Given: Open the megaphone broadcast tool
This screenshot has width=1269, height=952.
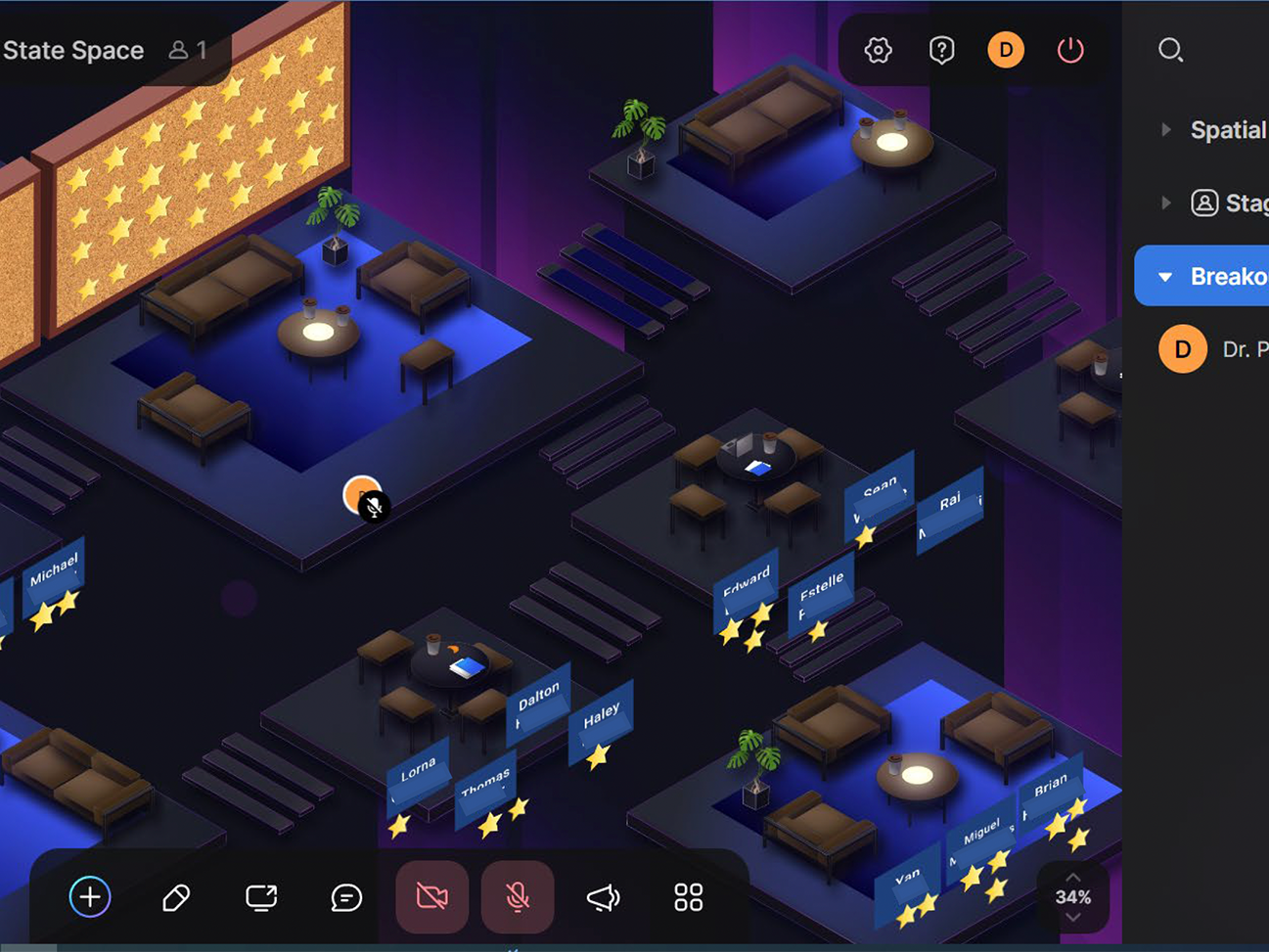Looking at the screenshot, I should [x=602, y=897].
